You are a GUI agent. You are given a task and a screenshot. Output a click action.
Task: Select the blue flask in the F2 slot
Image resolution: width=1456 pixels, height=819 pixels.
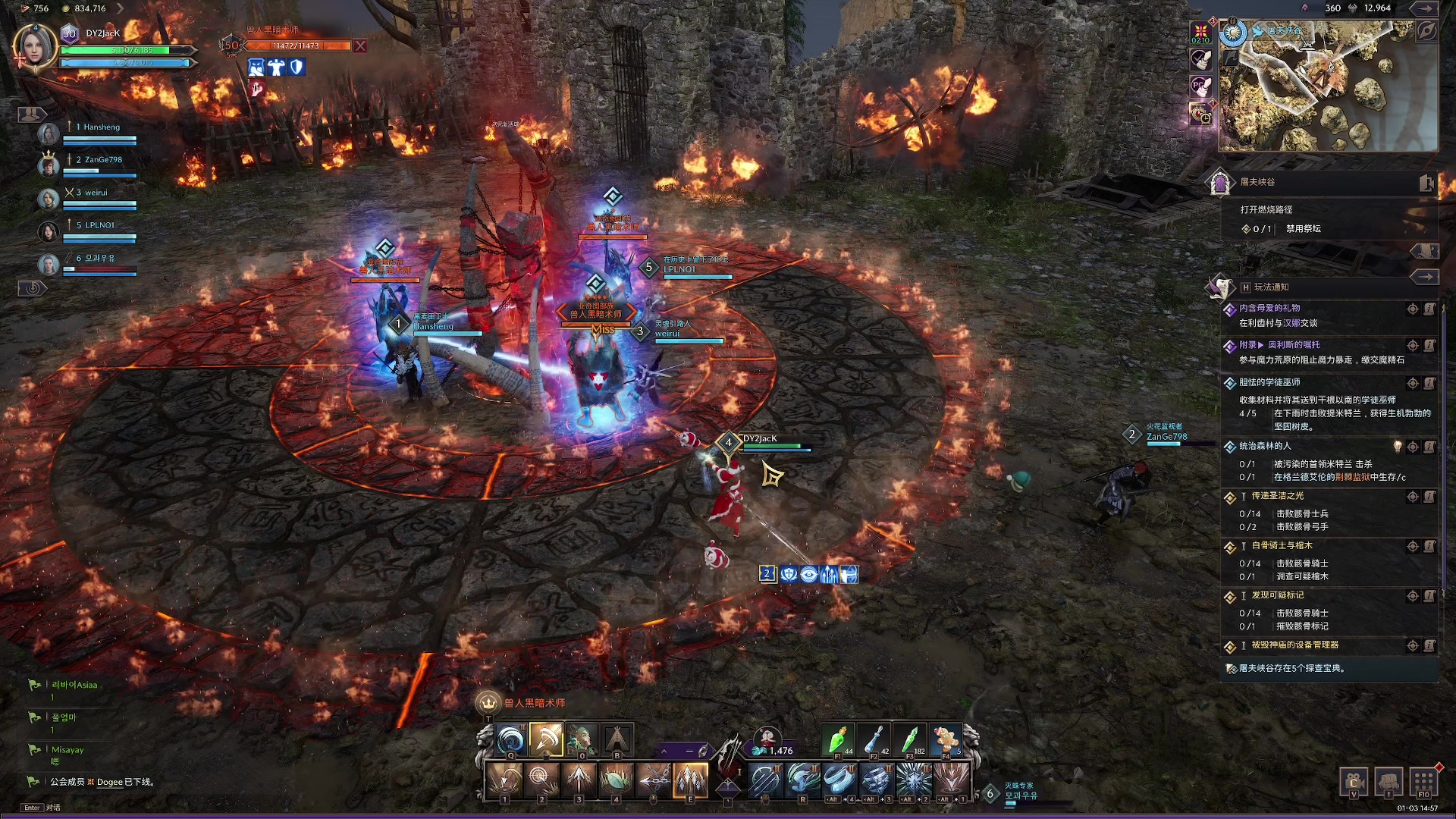(x=874, y=739)
